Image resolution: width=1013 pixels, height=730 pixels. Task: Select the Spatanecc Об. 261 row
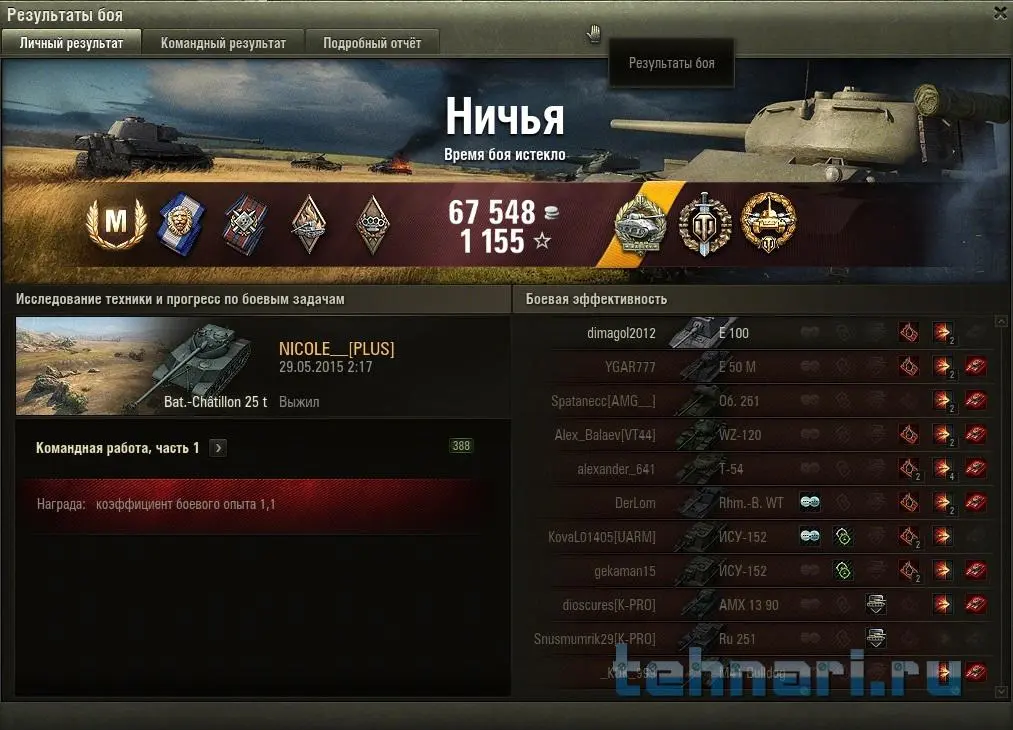click(x=750, y=401)
